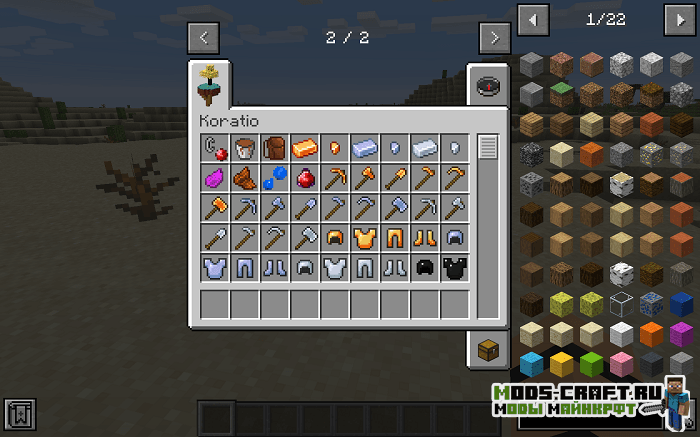Open the bookmark button in bottom-left corner
Viewport: 700px width, 437px height.
(x=20, y=412)
